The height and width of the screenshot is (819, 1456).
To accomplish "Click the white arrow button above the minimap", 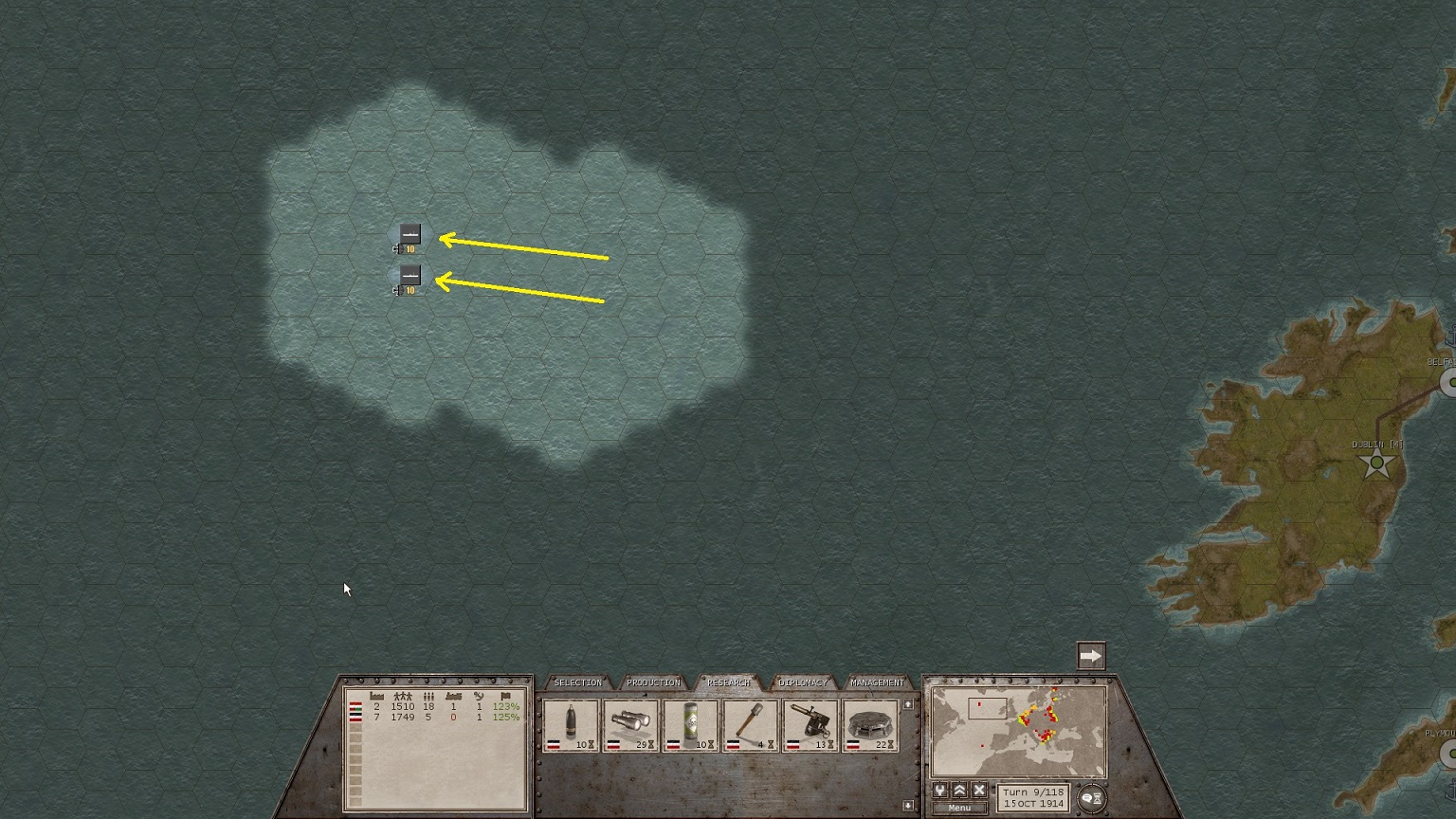I will 1091,656.
